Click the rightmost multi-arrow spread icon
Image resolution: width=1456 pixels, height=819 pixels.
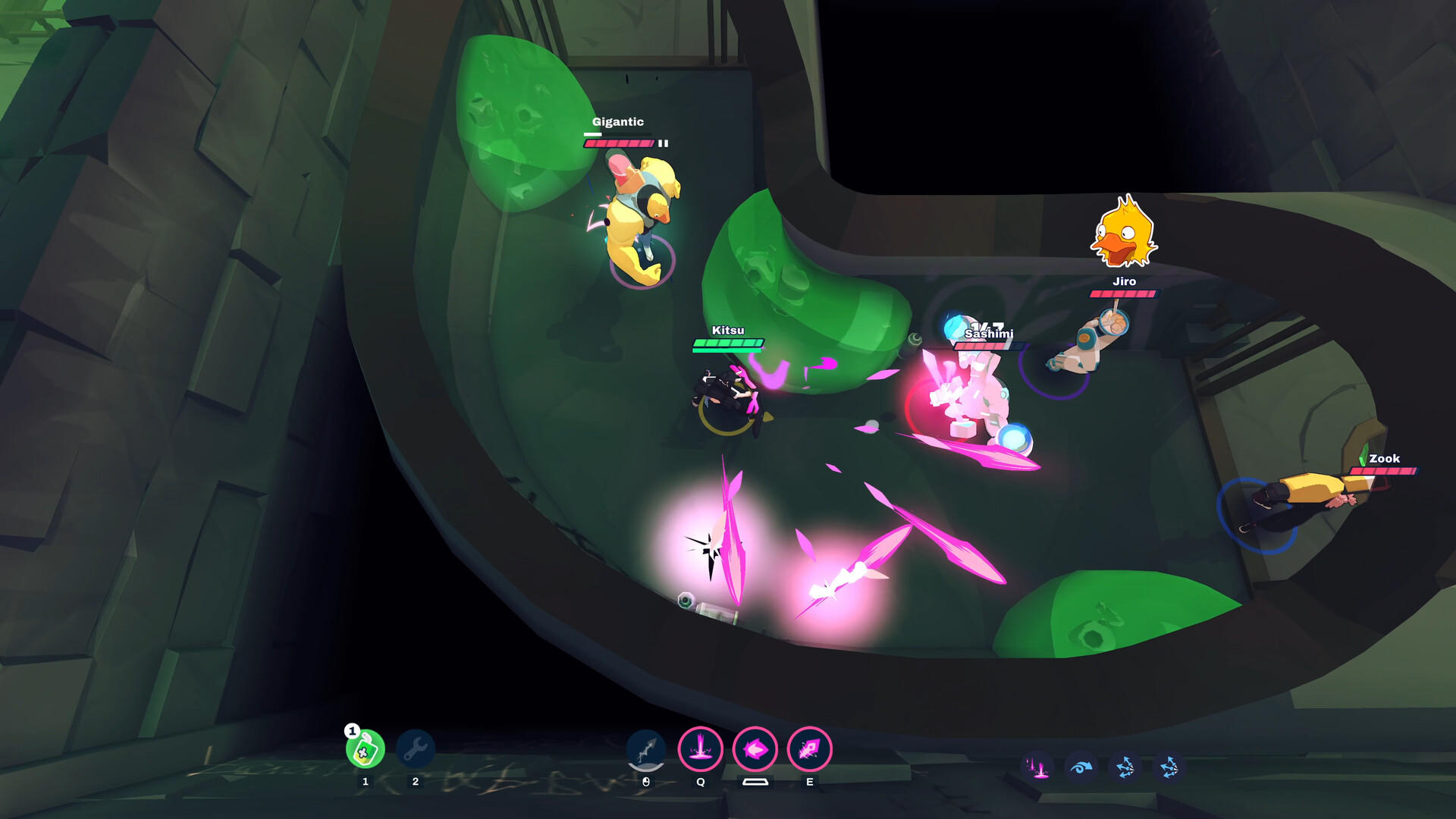tap(1170, 767)
